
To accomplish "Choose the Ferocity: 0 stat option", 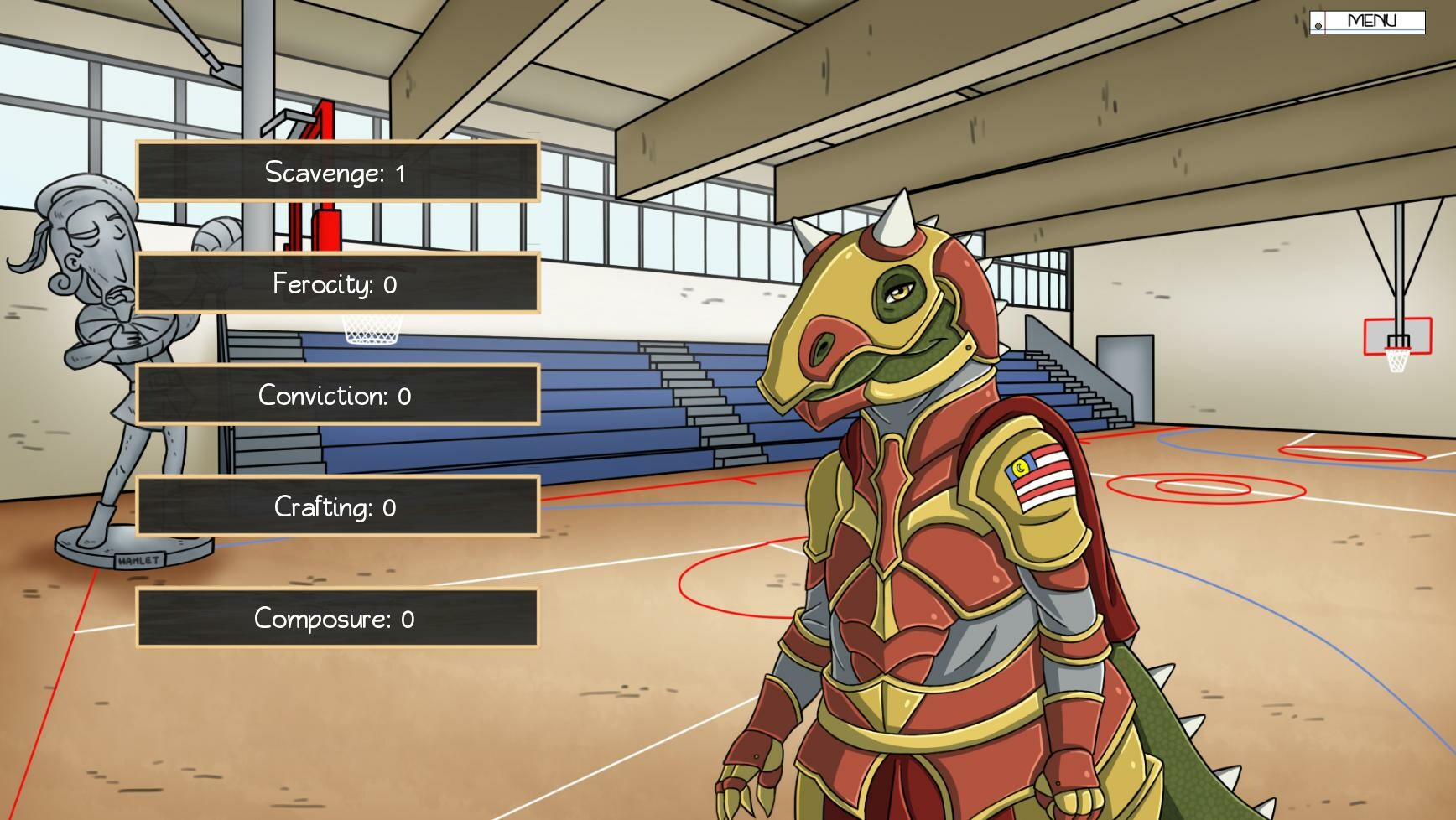I will [x=335, y=284].
